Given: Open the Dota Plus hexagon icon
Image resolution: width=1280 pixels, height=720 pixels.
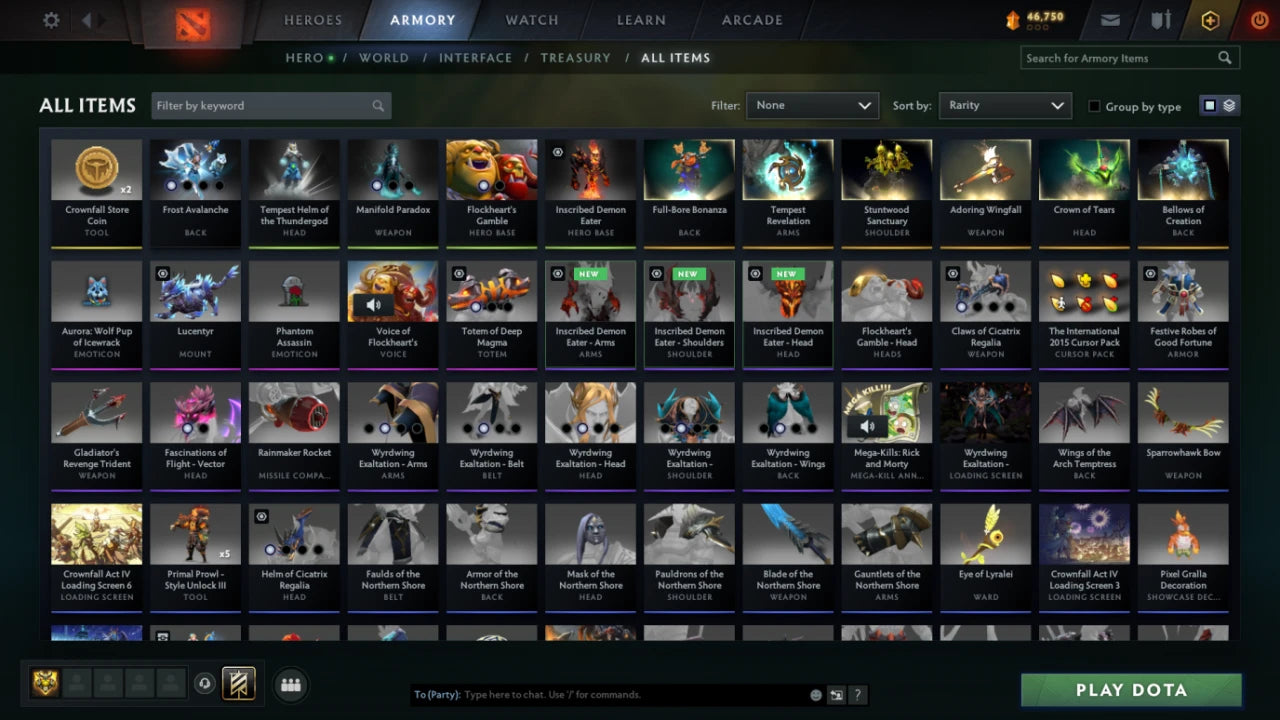Looking at the screenshot, I should [1210, 19].
